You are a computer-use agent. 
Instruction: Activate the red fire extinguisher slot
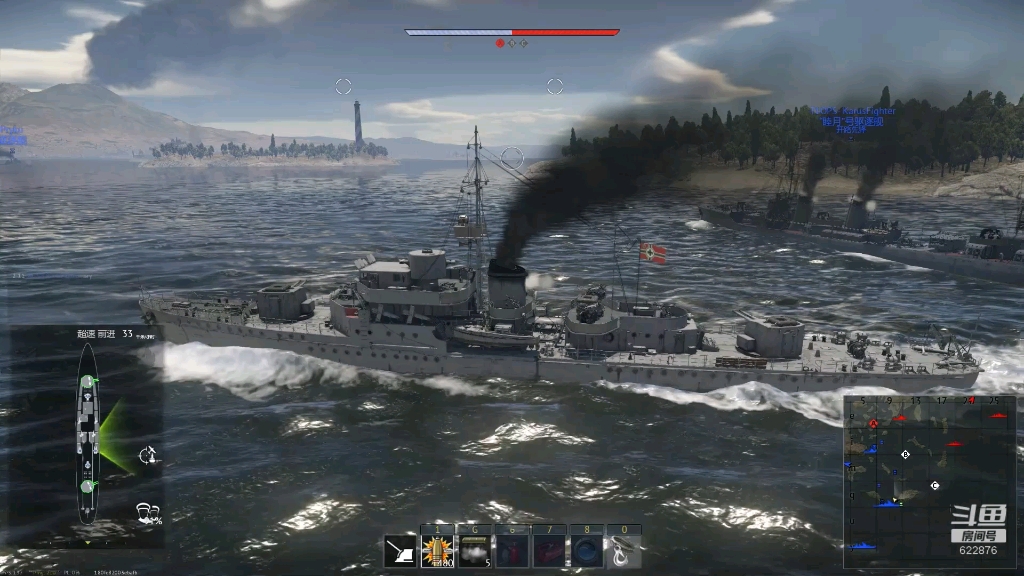[x=511, y=551]
